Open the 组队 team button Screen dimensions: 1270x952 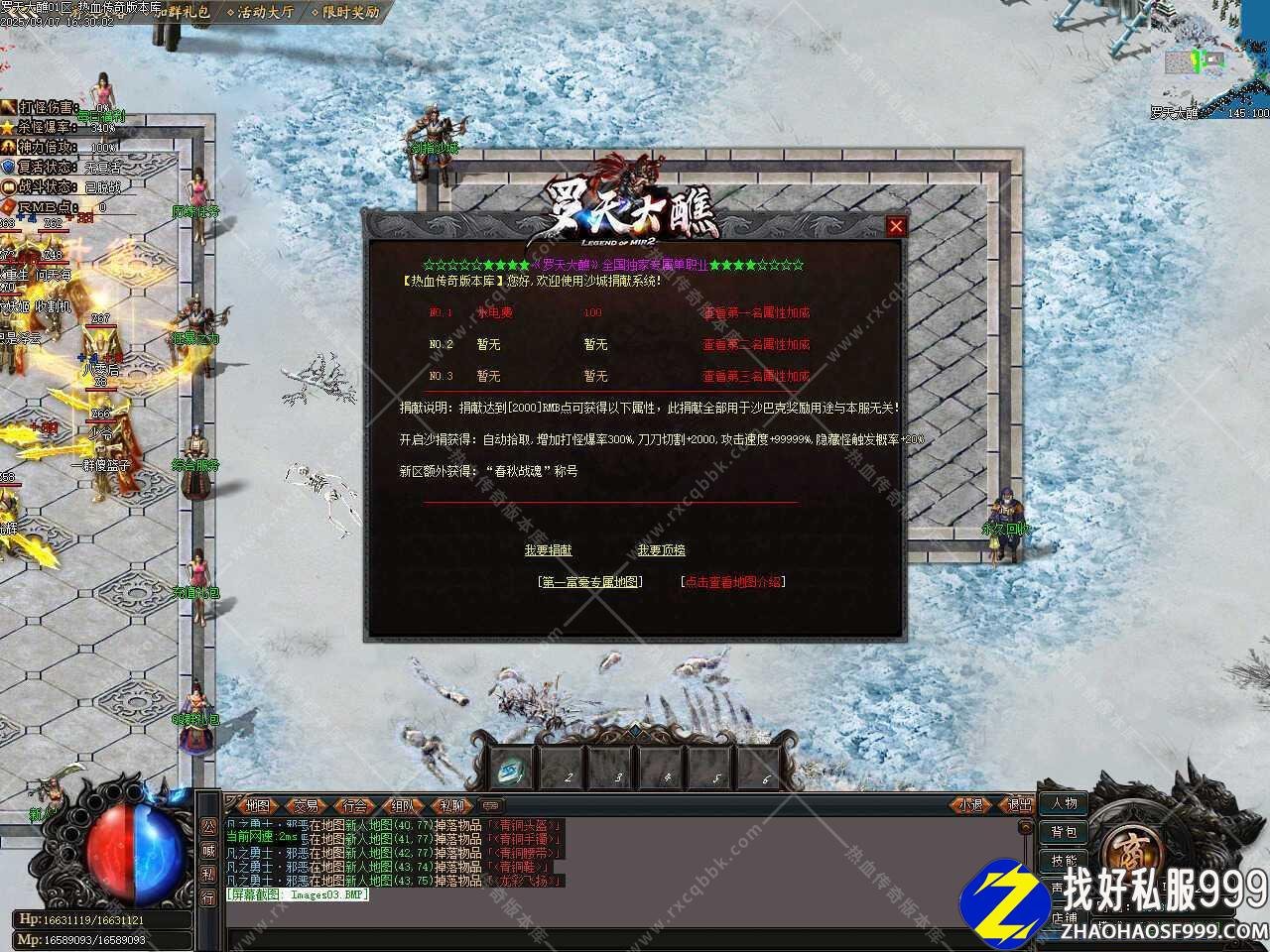coord(403,805)
